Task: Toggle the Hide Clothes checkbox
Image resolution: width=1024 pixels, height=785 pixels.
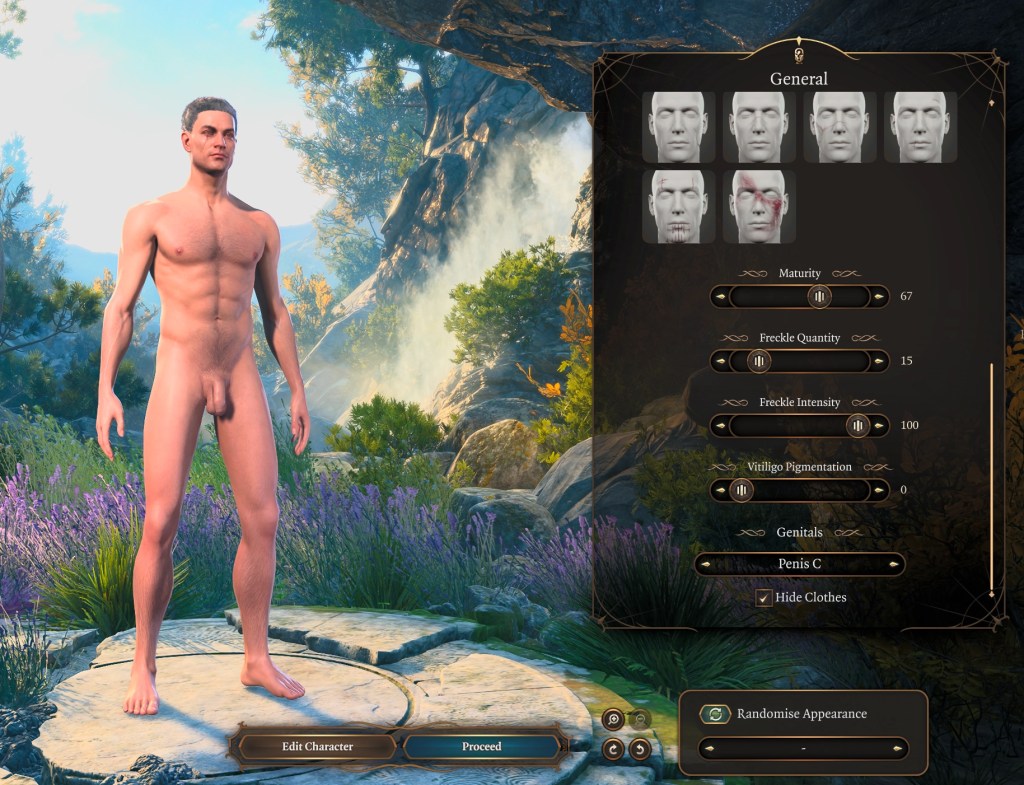Action: 764,598
